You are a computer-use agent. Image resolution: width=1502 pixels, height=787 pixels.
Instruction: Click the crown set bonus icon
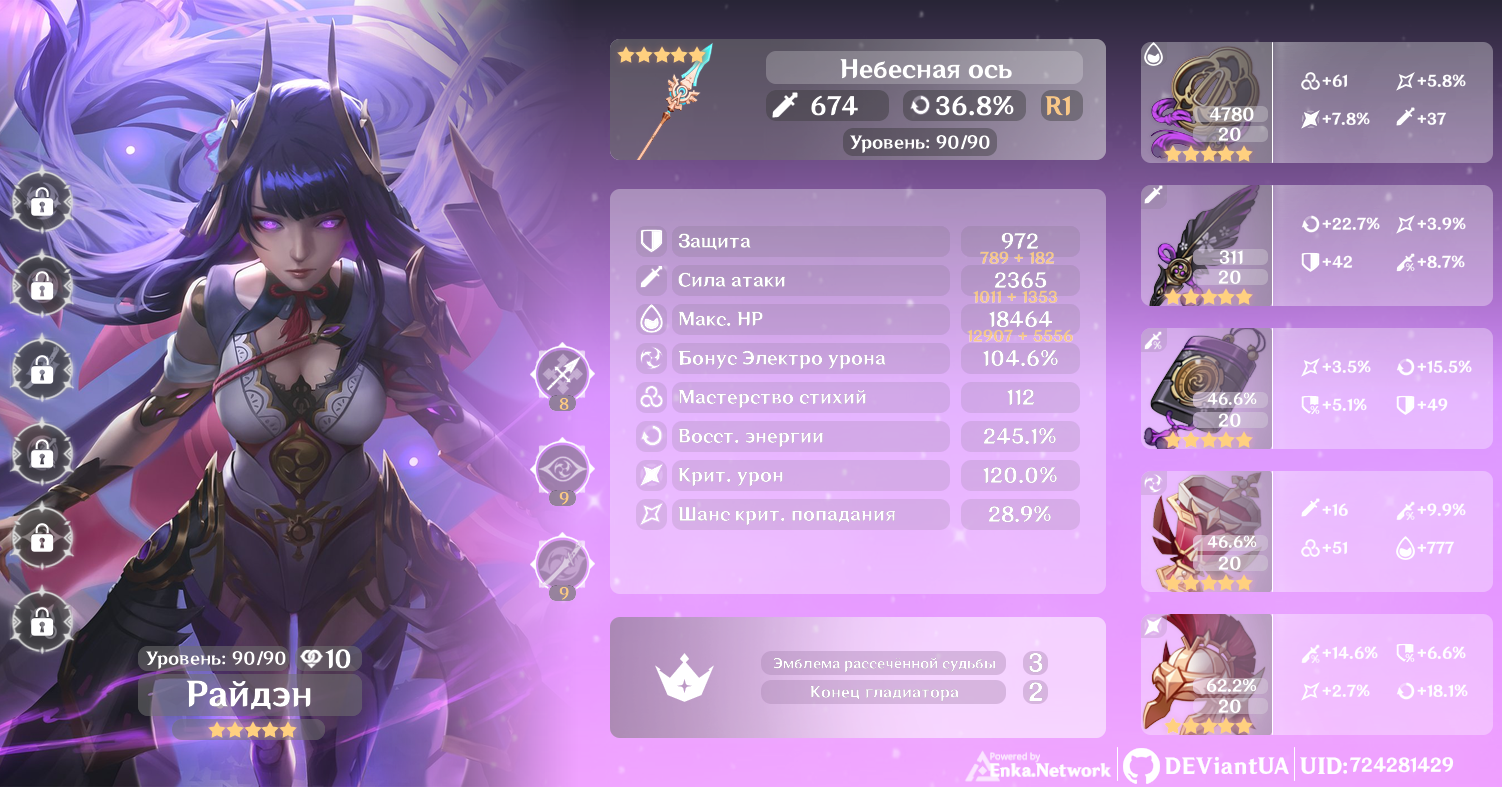[683, 678]
